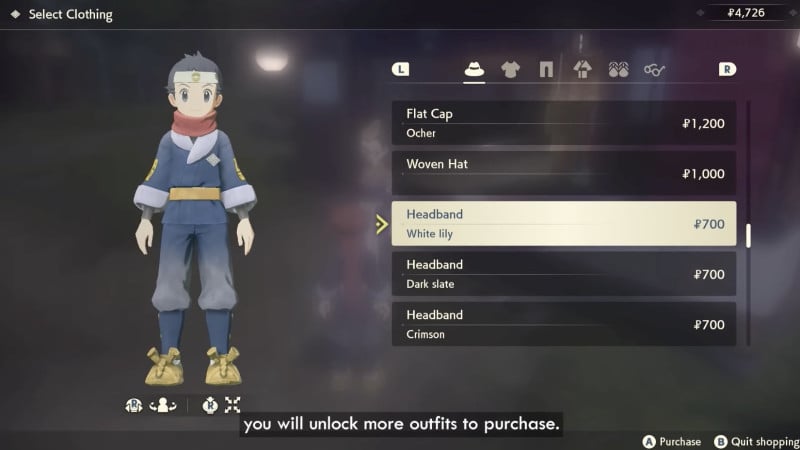Viewport: 800px width, 450px height.
Task: Switch to the hat category tab
Action: point(474,69)
